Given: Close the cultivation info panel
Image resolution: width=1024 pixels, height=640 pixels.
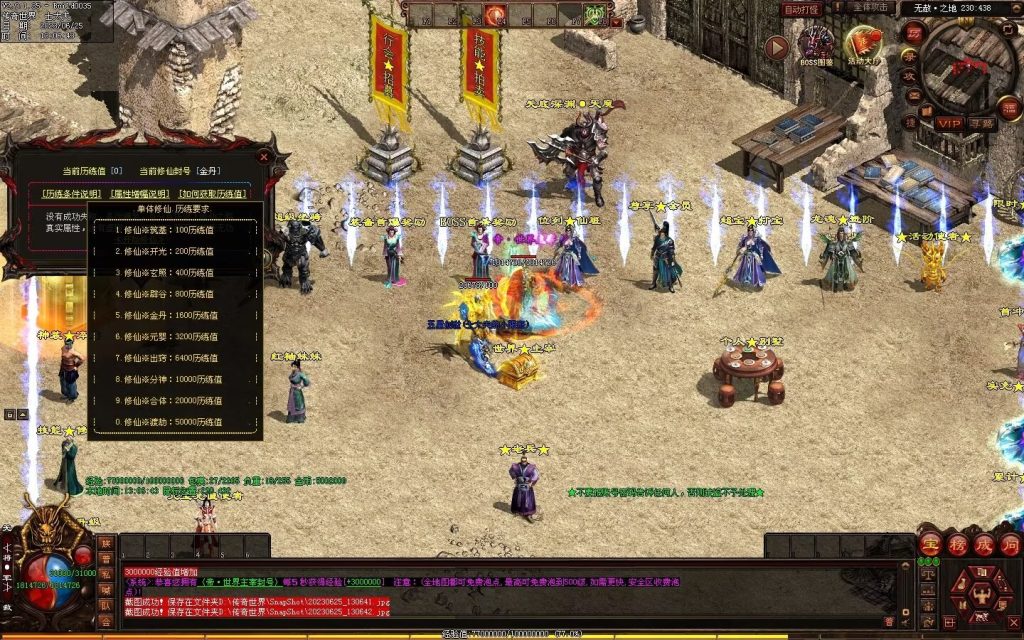Looking at the screenshot, I should pos(264,157).
